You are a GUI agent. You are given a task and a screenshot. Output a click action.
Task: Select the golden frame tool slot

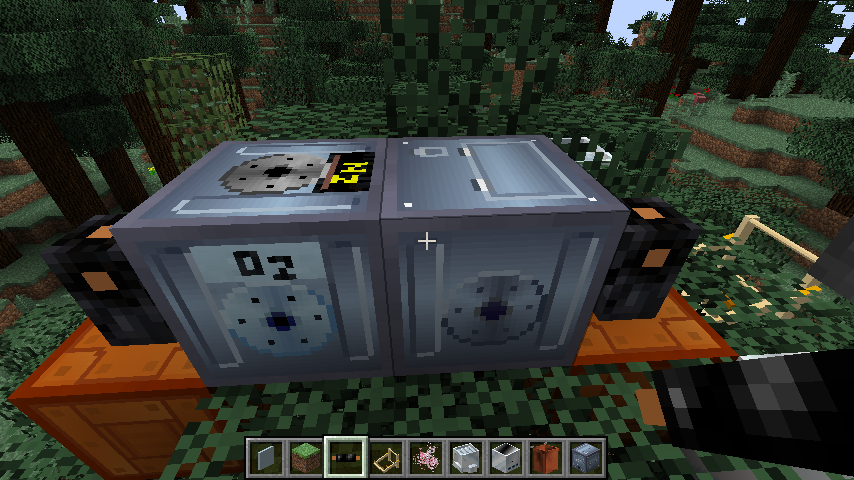pos(386,458)
